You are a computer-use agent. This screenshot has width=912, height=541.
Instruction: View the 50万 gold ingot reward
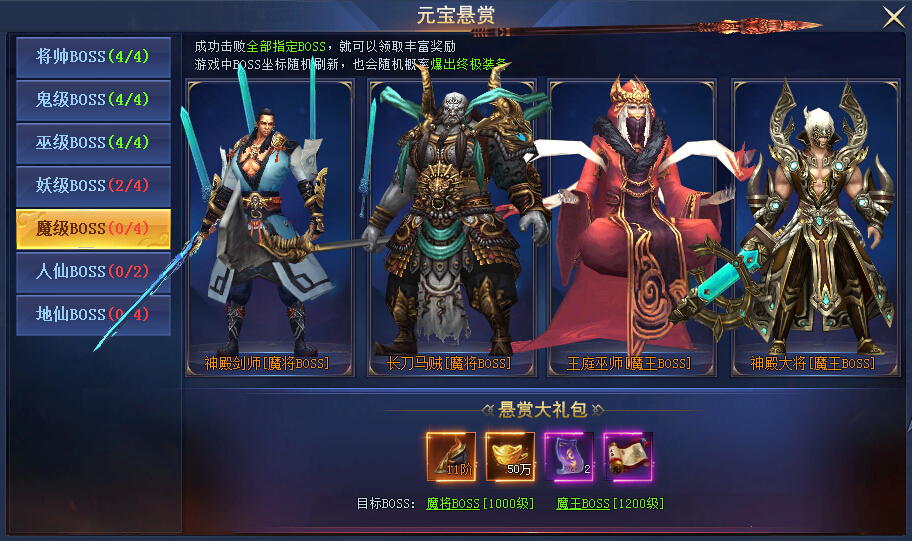pyautogui.click(x=510, y=457)
